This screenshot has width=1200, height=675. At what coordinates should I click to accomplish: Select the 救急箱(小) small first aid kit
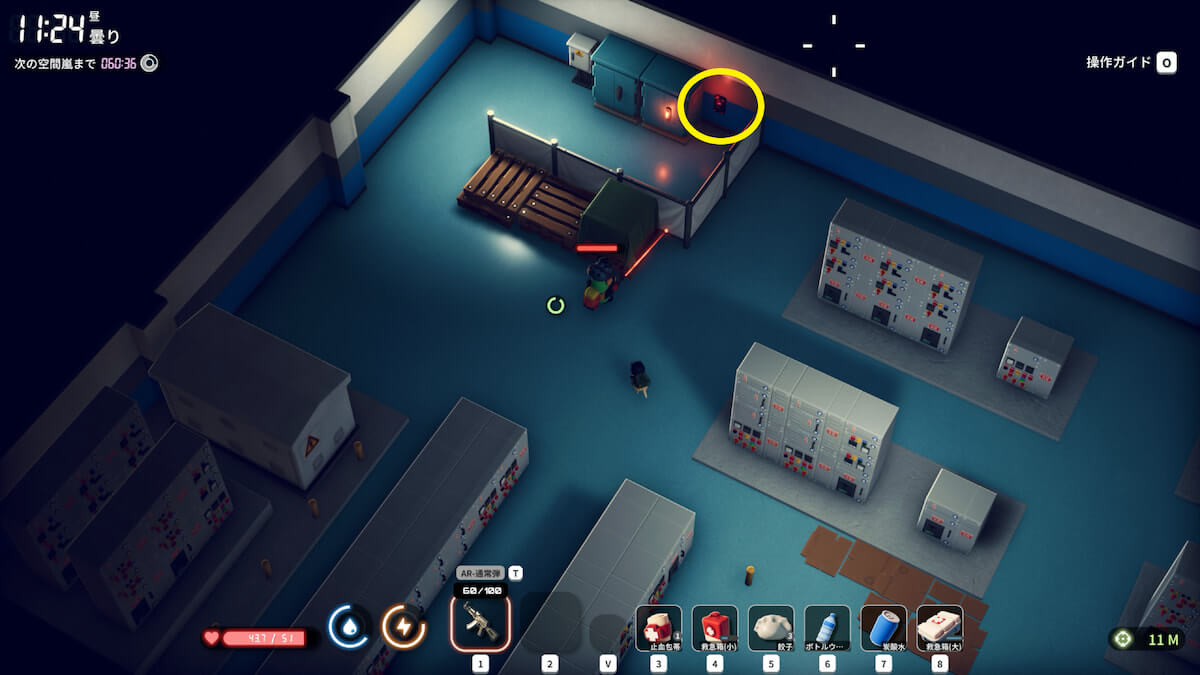(715, 628)
